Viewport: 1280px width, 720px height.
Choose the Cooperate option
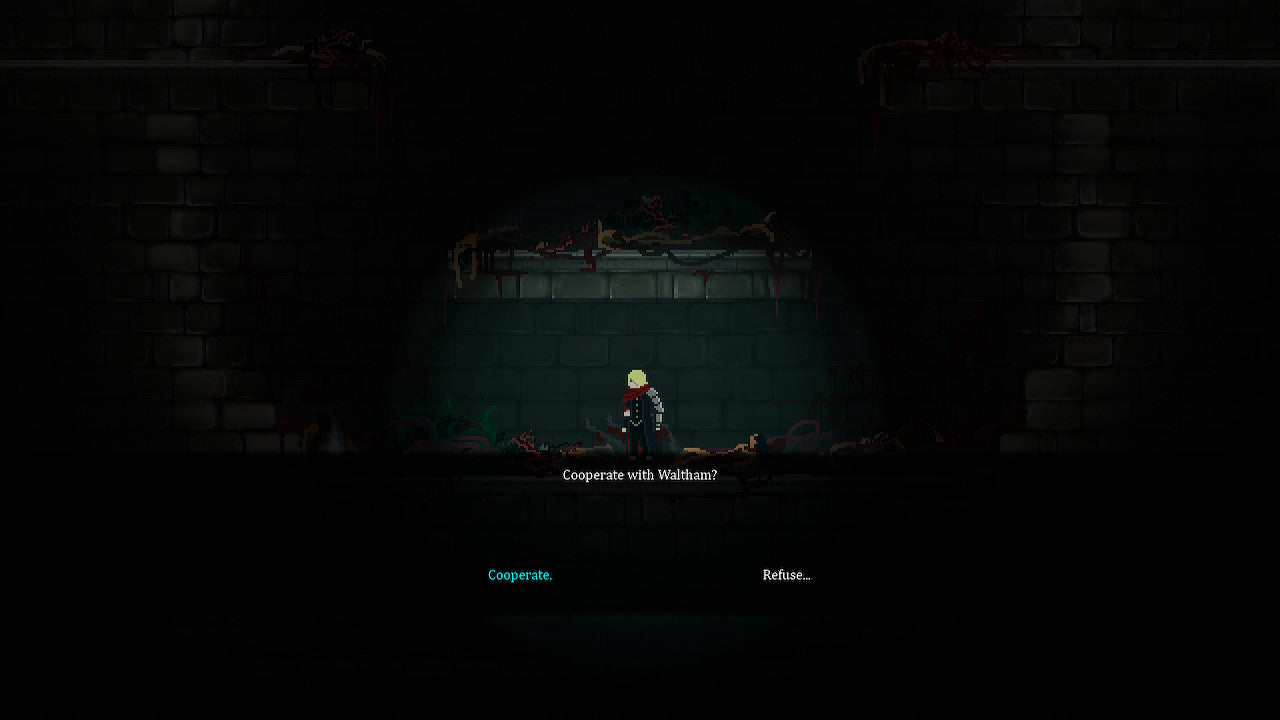click(520, 575)
